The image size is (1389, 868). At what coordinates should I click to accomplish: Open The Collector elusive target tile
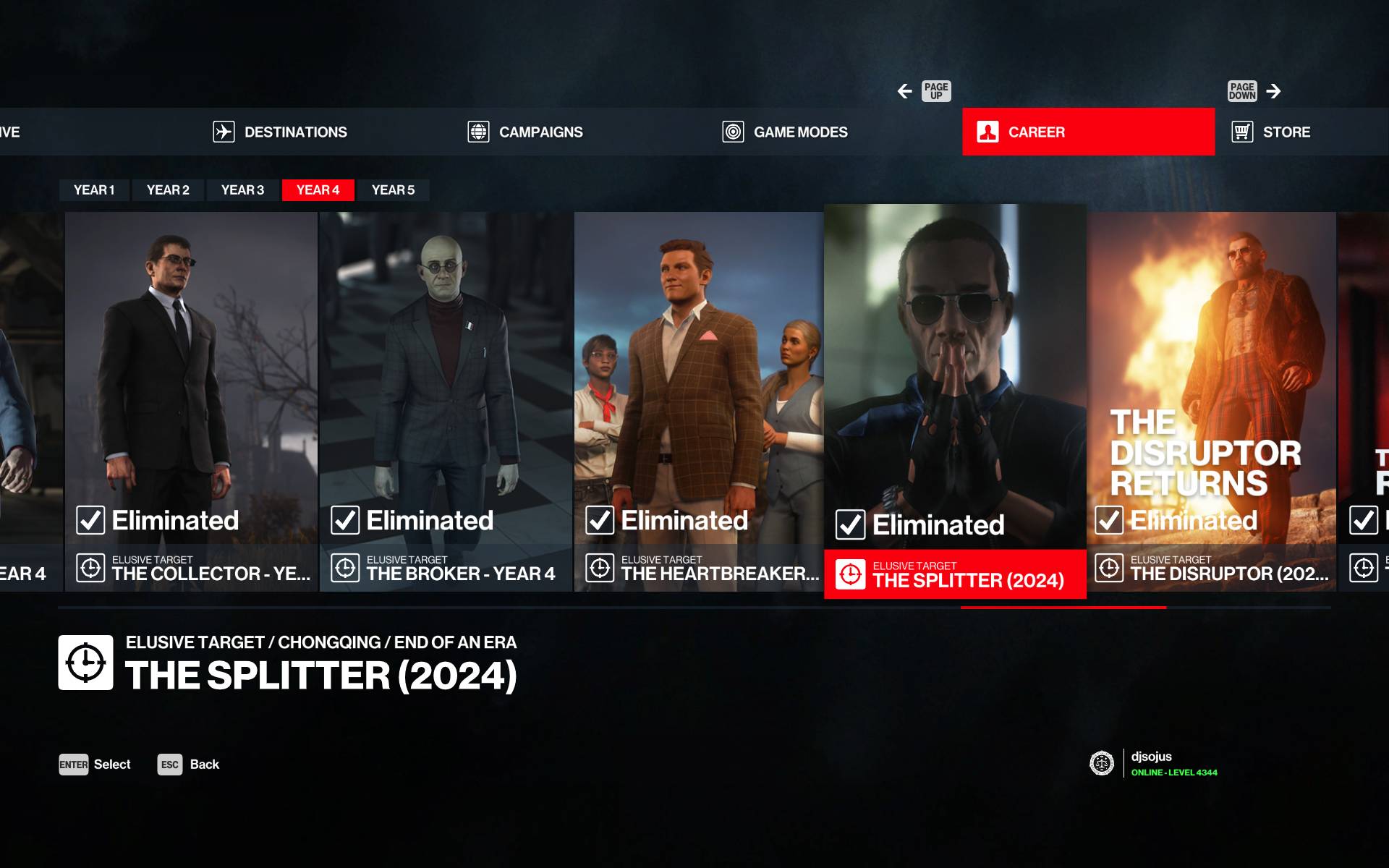pyautogui.click(x=191, y=401)
